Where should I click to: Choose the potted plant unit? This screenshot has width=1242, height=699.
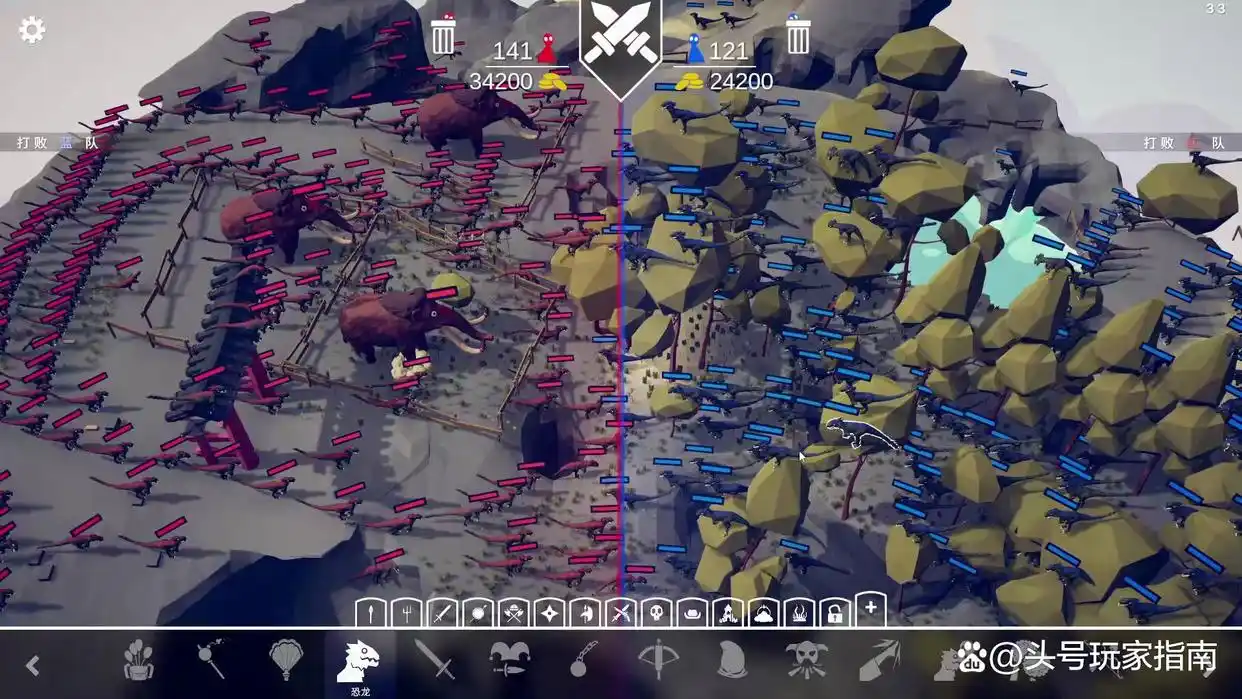click(x=139, y=660)
